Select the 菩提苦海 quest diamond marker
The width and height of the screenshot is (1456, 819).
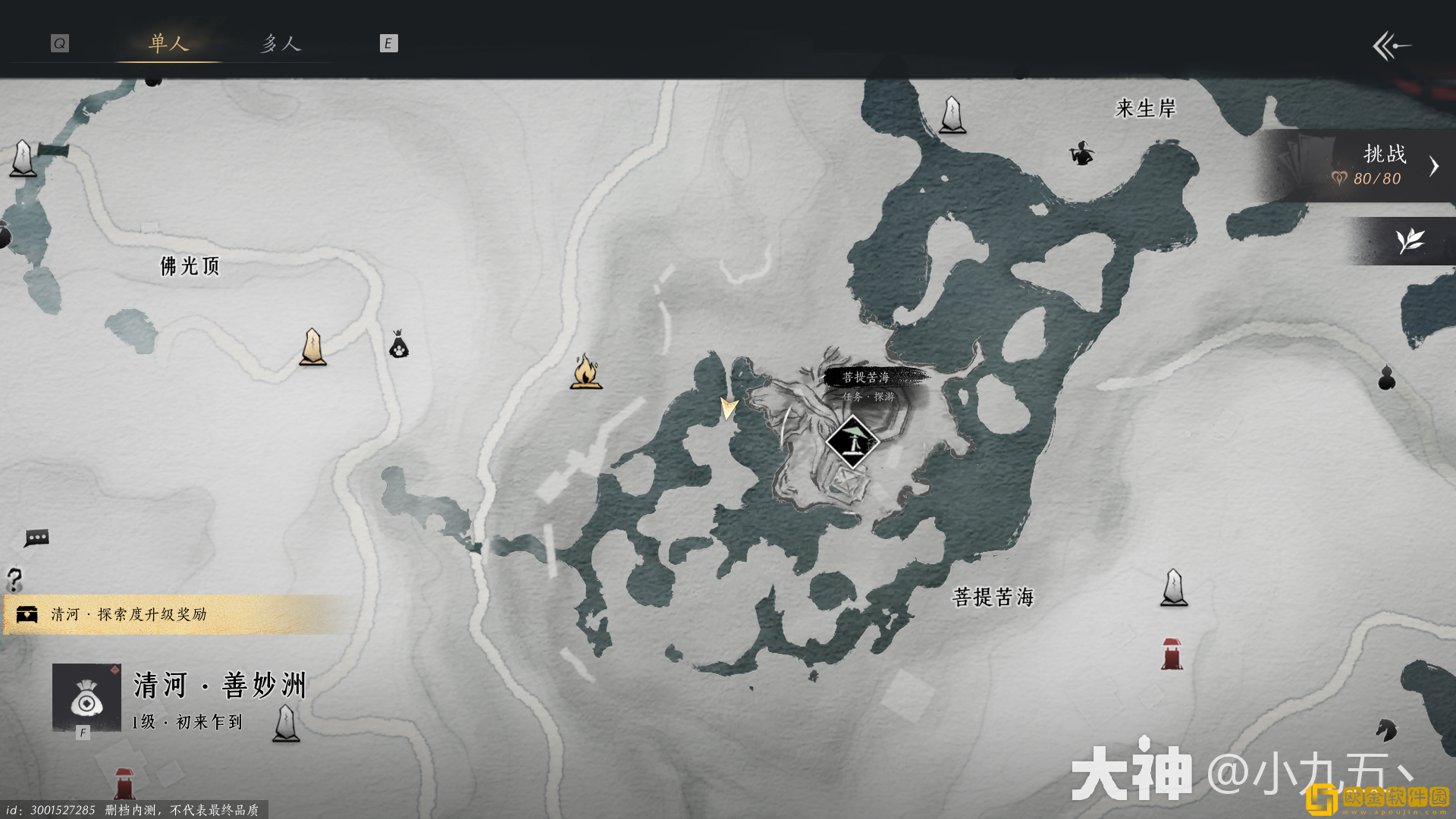(852, 442)
